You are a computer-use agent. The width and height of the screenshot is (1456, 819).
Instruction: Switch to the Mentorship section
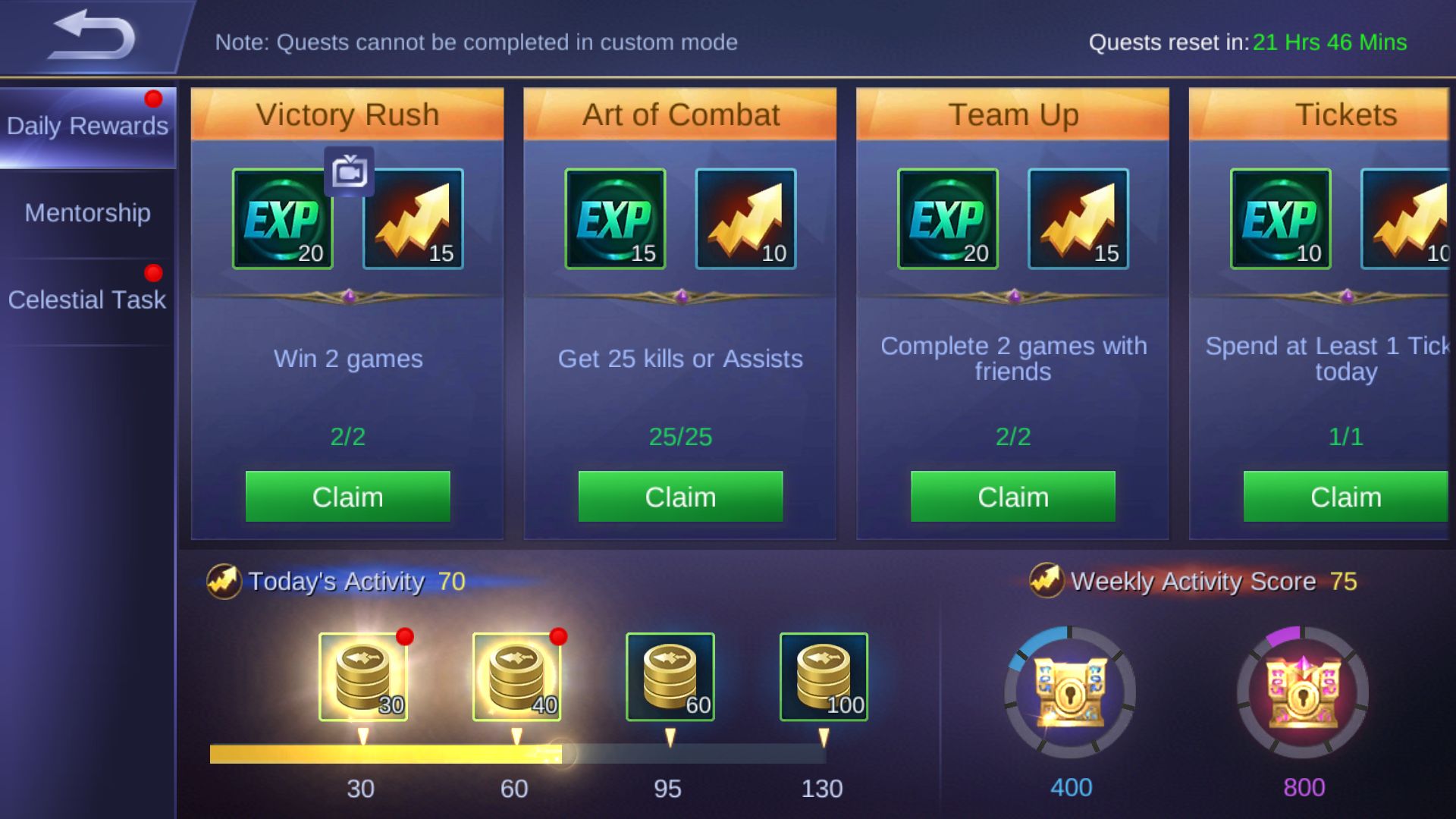[x=87, y=213]
